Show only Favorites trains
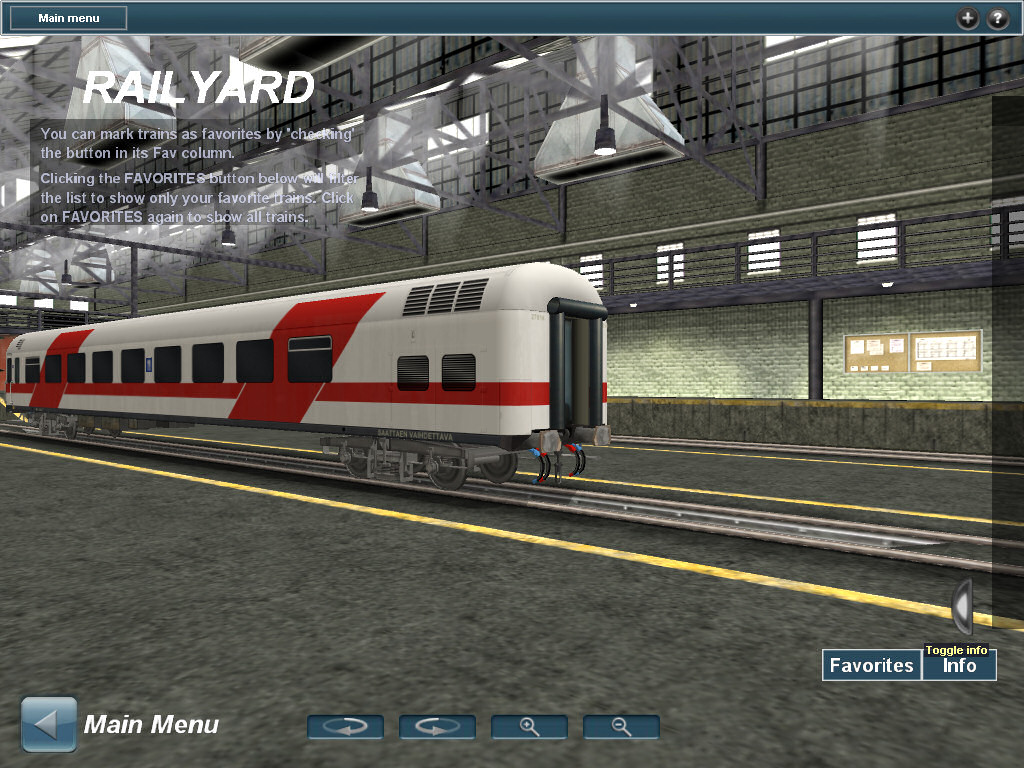The image size is (1024, 768). point(872,665)
